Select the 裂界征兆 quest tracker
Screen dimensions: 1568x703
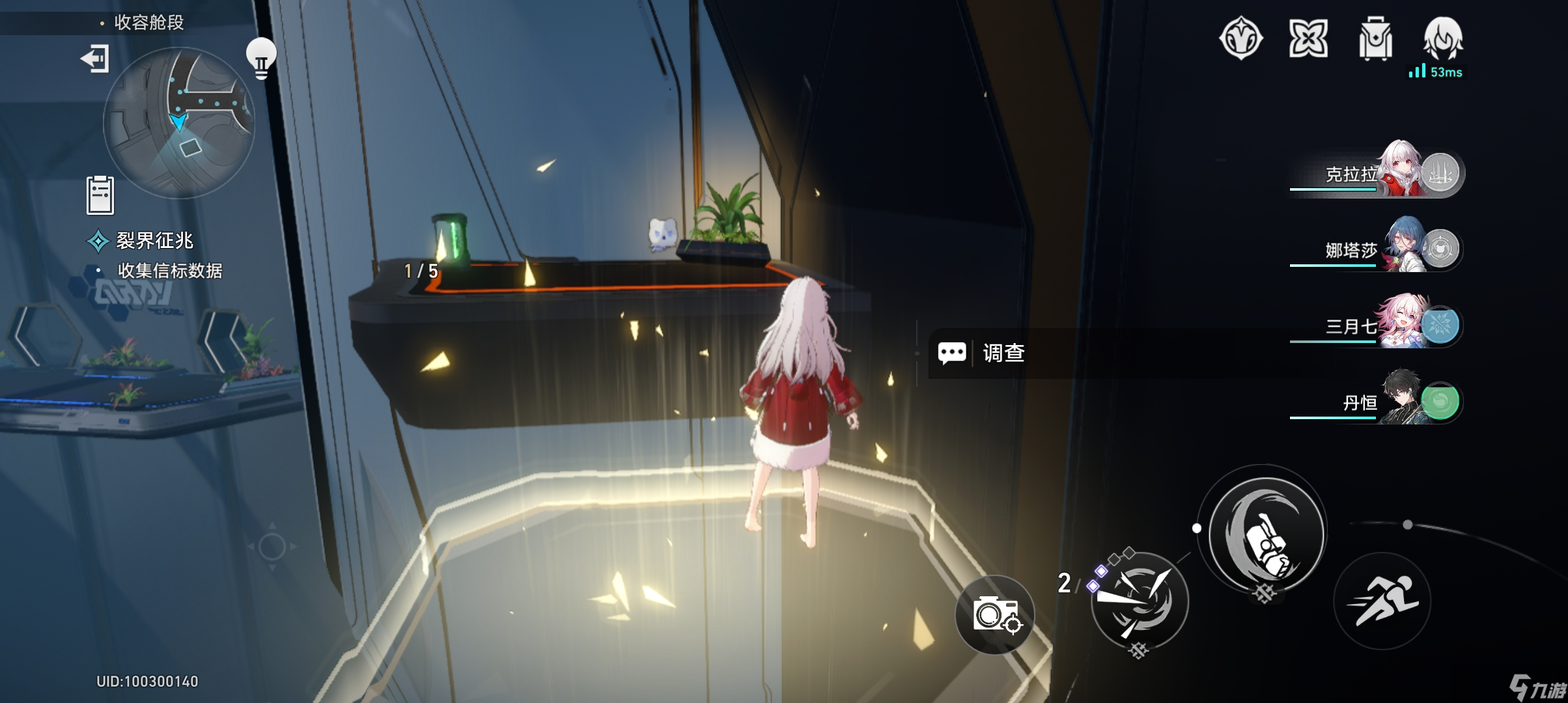click(x=154, y=241)
